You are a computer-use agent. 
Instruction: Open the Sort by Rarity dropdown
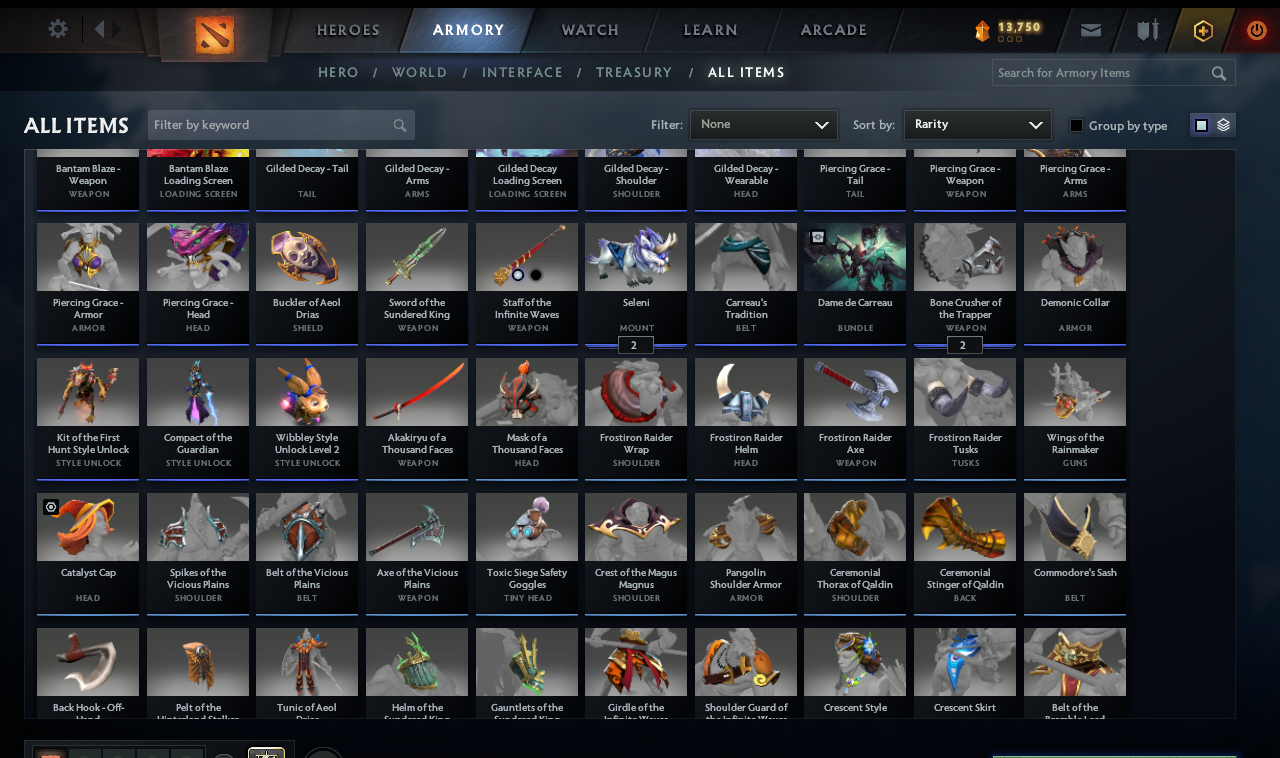tap(977, 124)
